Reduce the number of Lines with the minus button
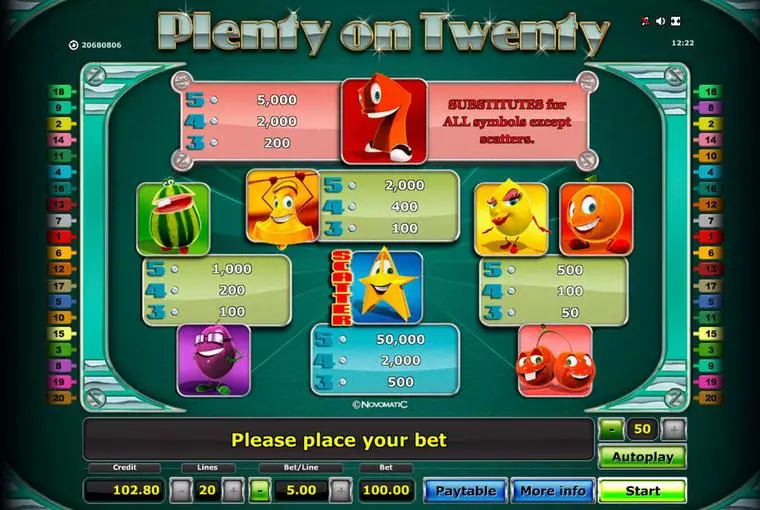 click(x=180, y=490)
